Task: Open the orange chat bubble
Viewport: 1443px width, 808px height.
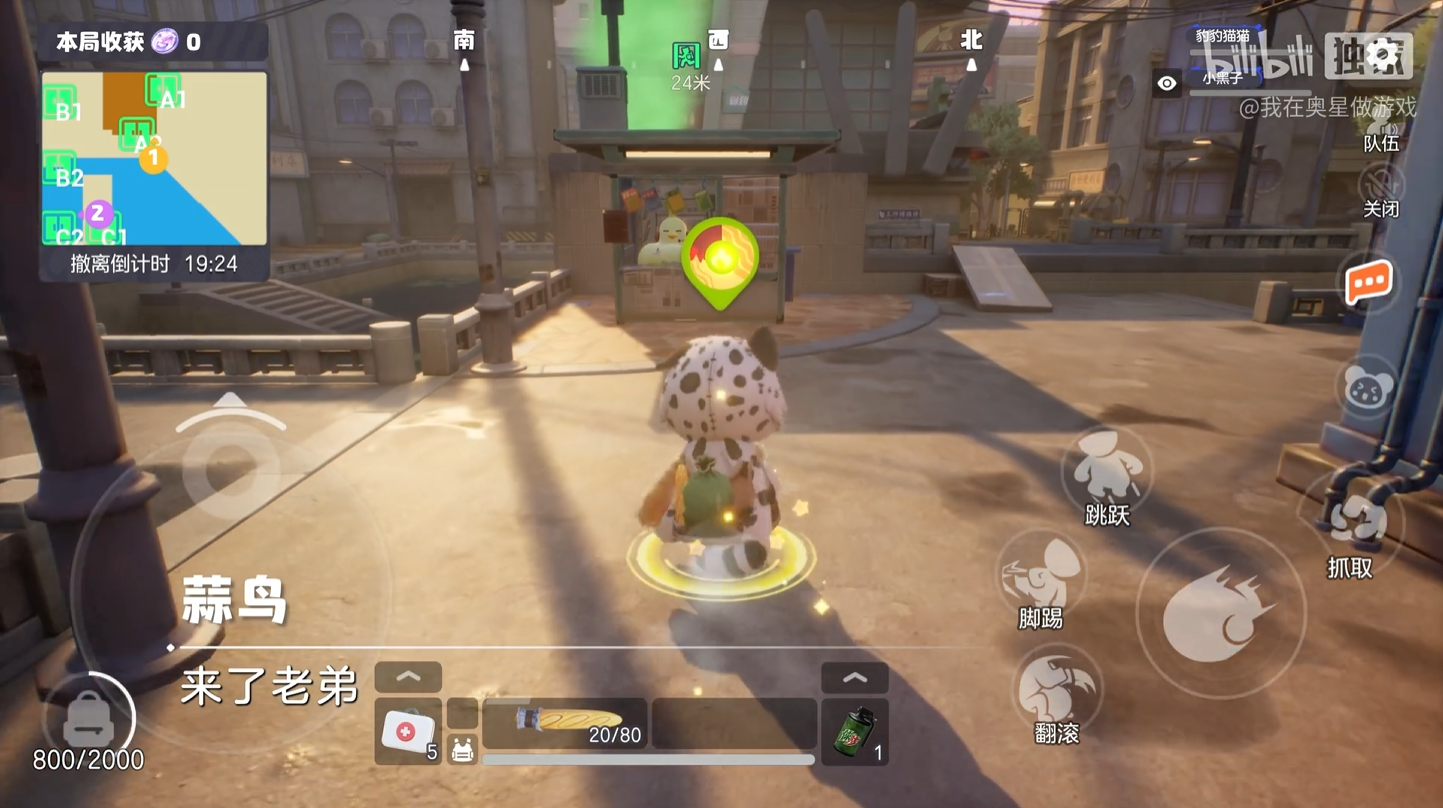Action: coord(1368,283)
